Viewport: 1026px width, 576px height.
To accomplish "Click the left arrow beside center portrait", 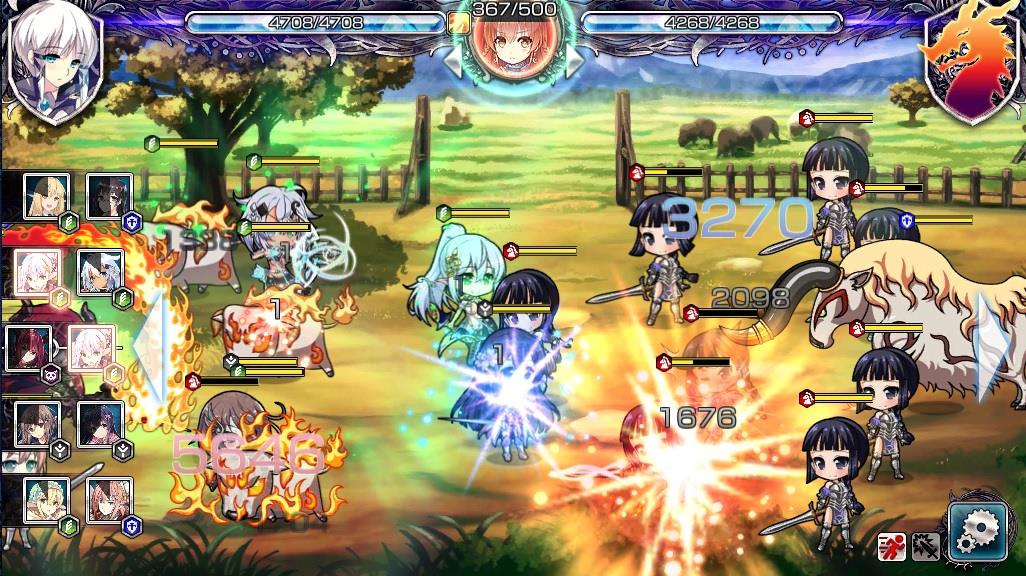I will [x=454, y=58].
